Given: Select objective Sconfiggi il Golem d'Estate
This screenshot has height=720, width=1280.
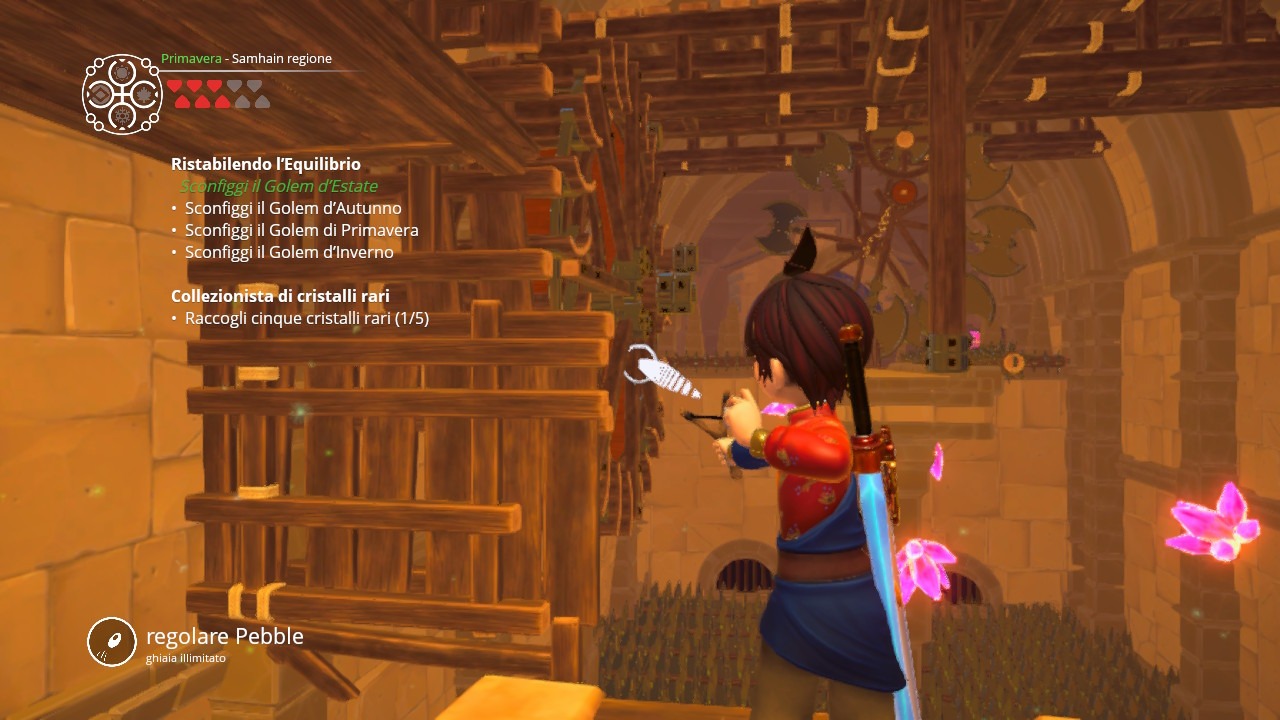Looking at the screenshot, I should (278, 186).
